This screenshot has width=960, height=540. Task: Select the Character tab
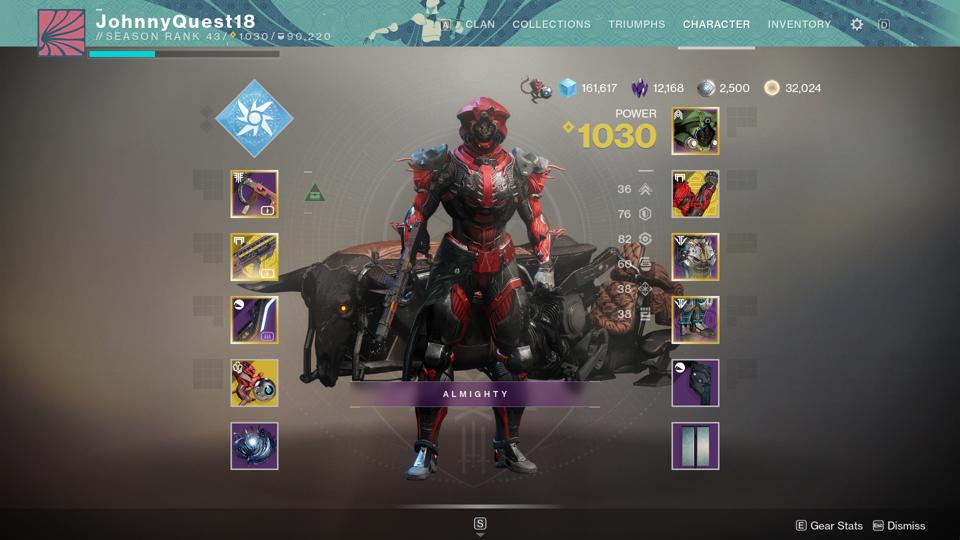point(716,24)
